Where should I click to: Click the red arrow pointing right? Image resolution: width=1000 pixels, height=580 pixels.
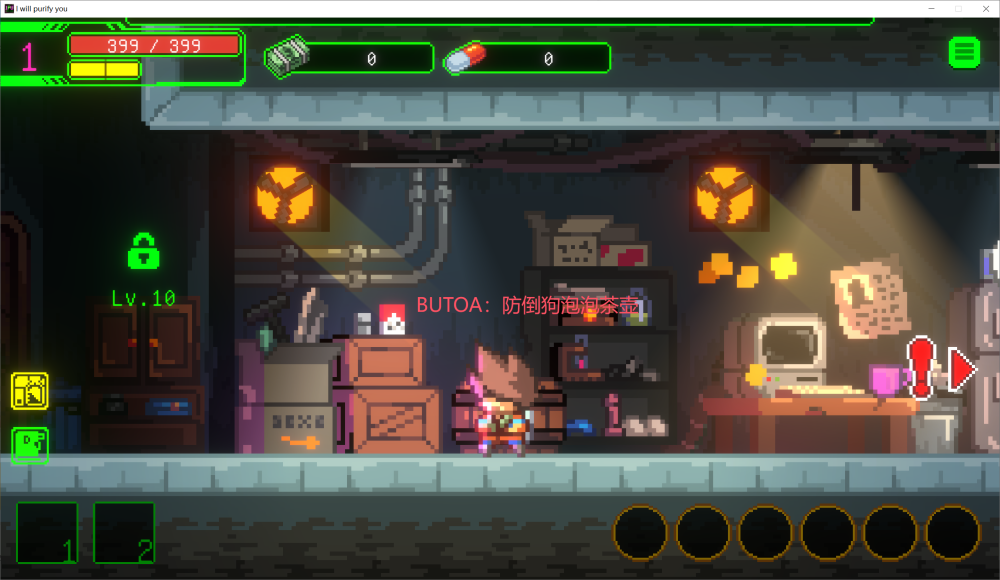point(962,370)
